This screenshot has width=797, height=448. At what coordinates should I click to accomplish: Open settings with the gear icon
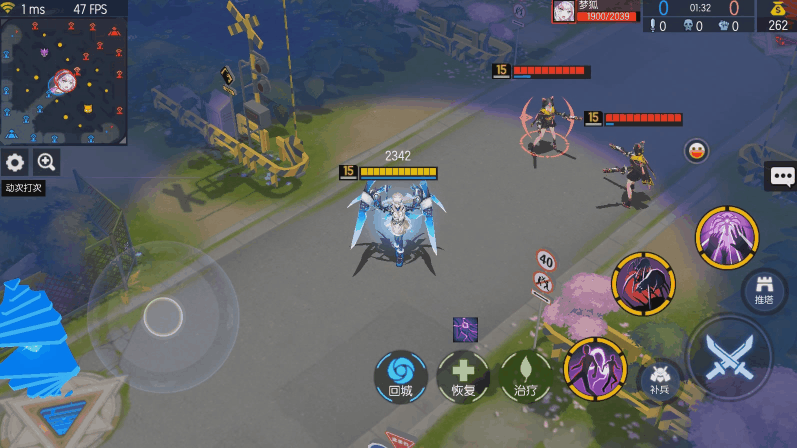point(15,163)
